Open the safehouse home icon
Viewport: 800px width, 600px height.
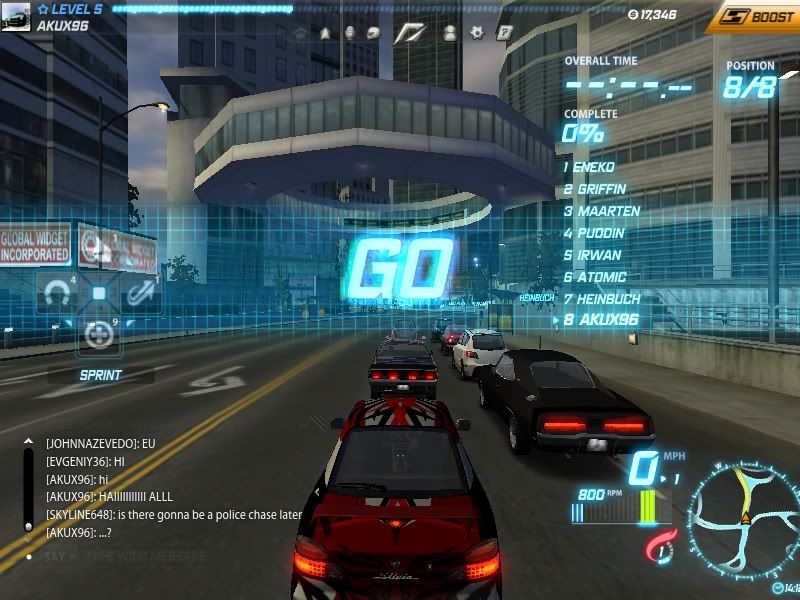coord(300,32)
